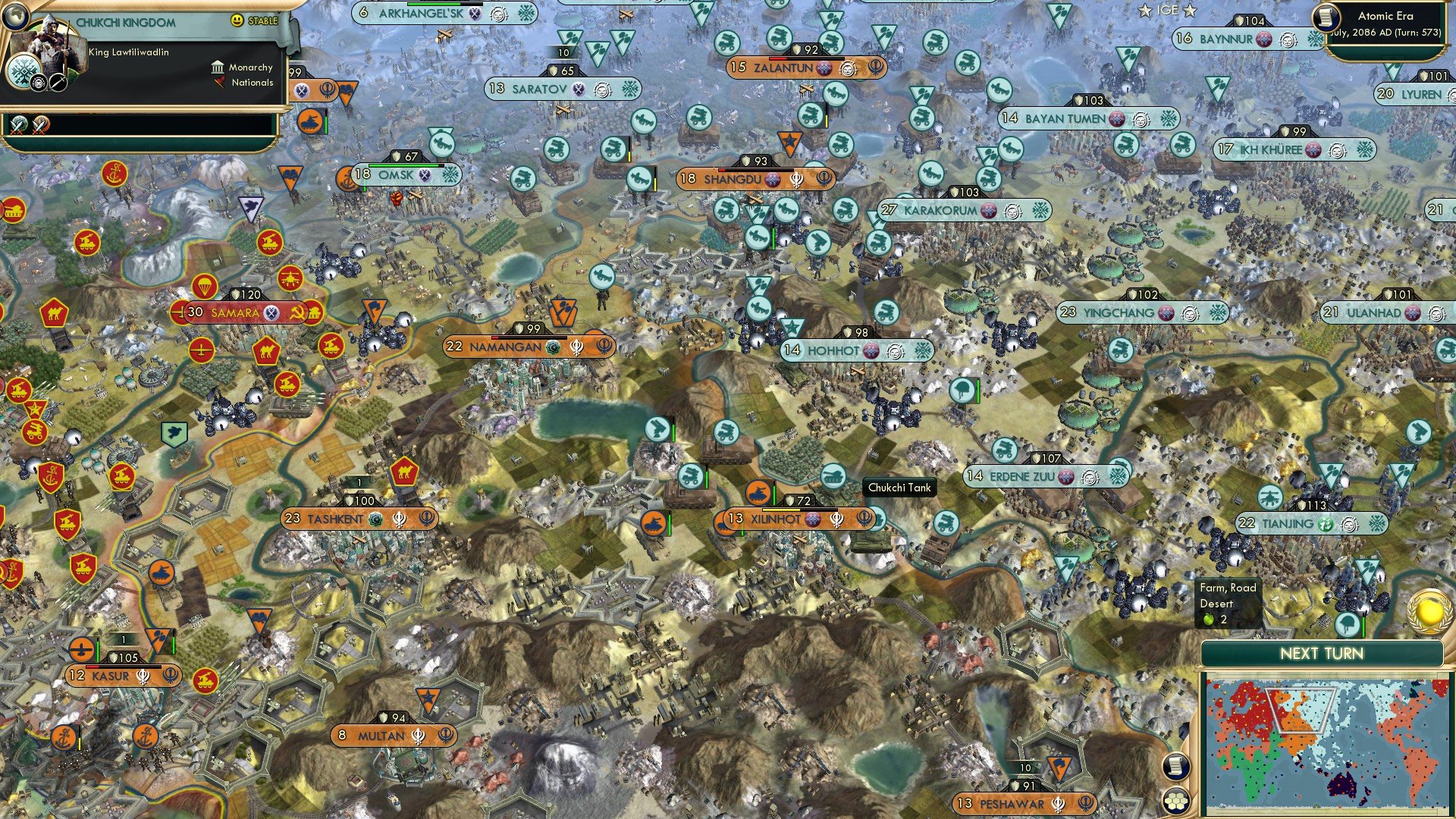Open the Civilopedia scroll icon above the minimap
The image size is (1456, 819).
[1175, 766]
